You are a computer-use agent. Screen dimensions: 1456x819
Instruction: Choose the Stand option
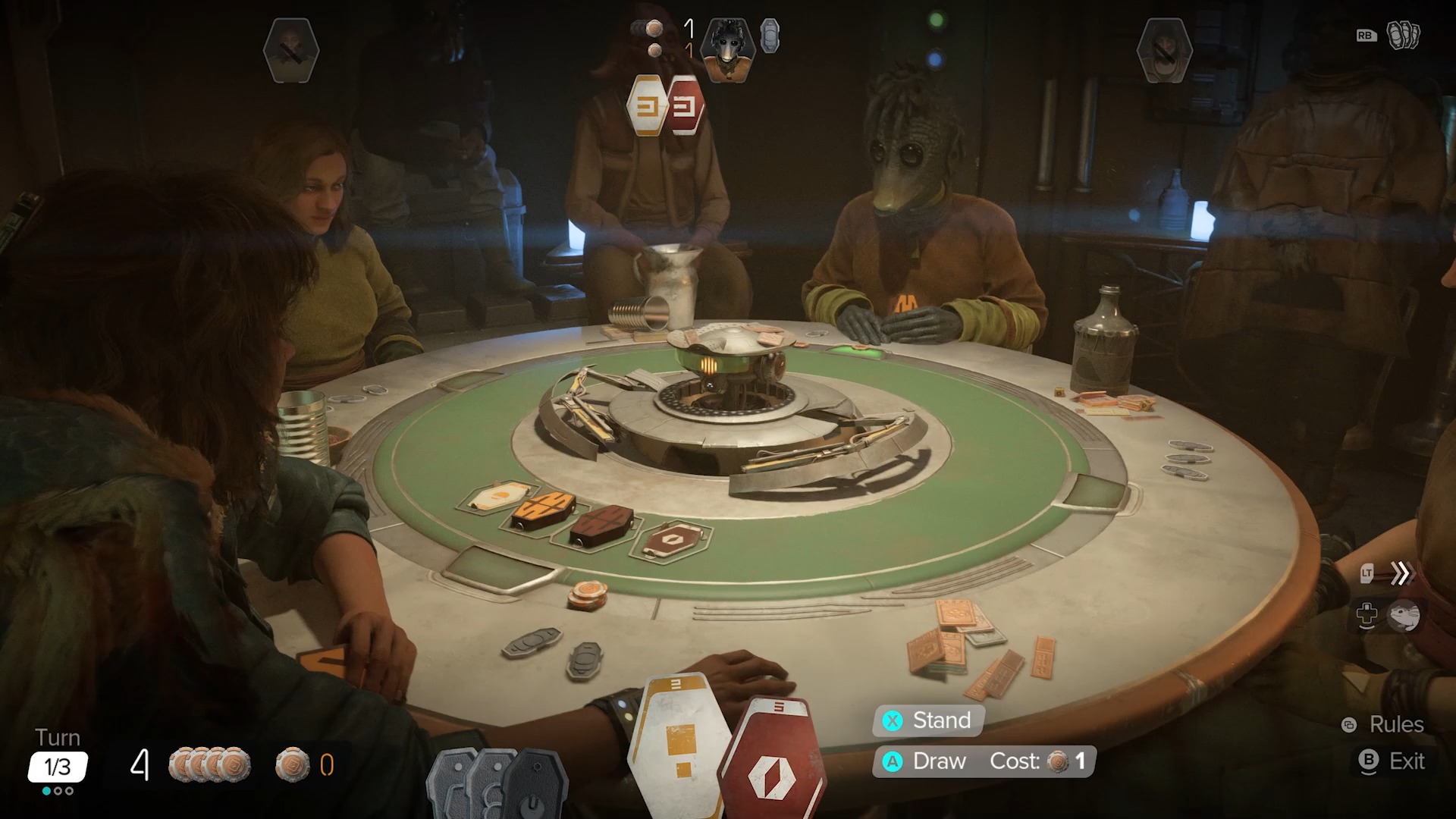[929, 720]
